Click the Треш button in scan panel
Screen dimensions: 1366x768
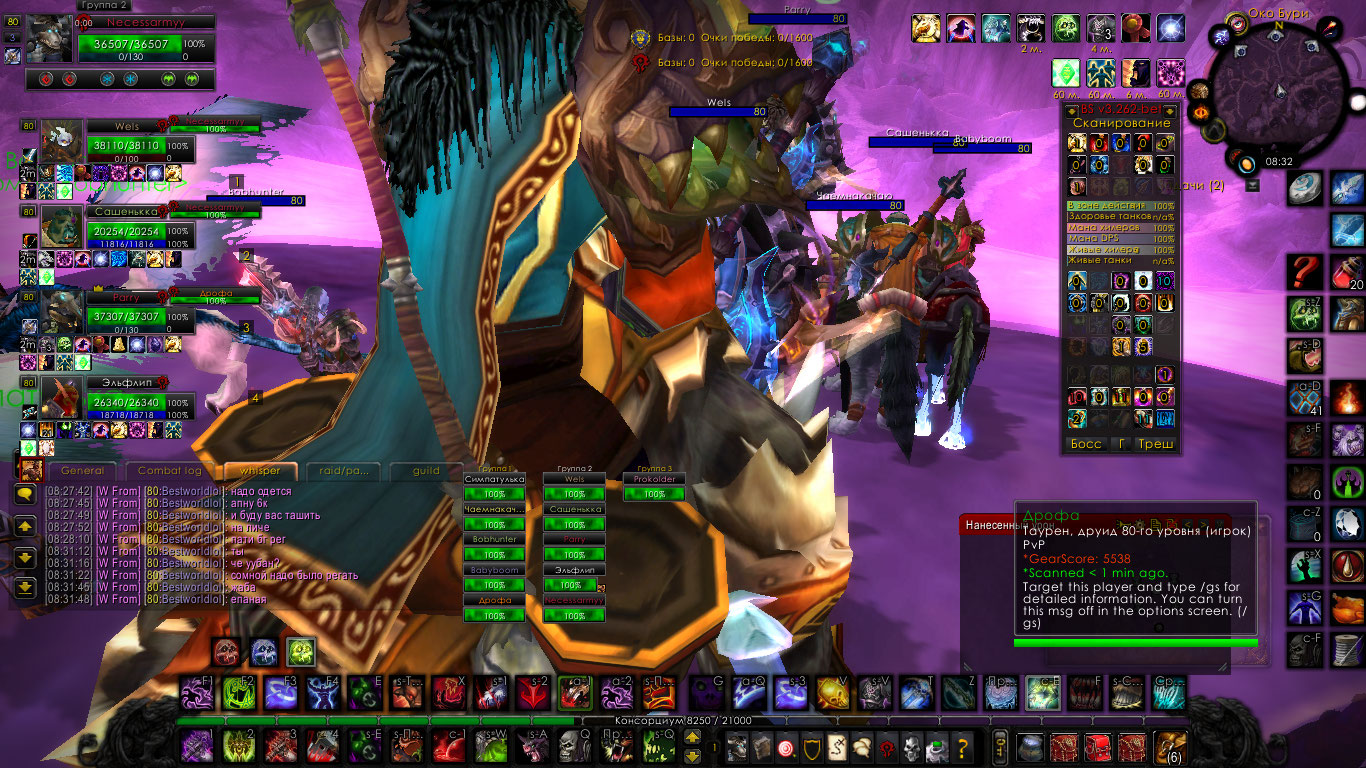tap(1156, 444)
